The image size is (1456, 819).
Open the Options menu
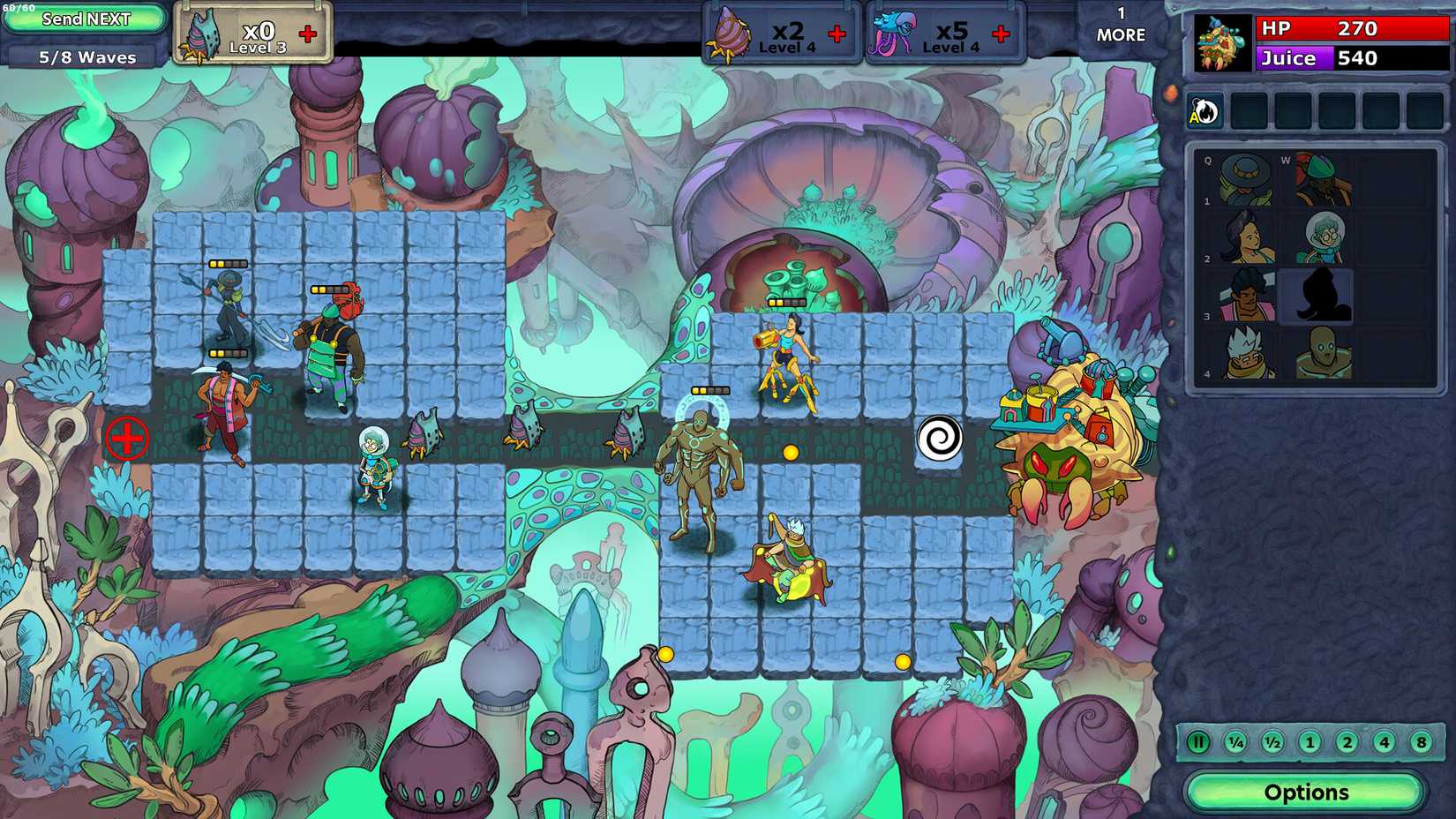point(1309,792)
